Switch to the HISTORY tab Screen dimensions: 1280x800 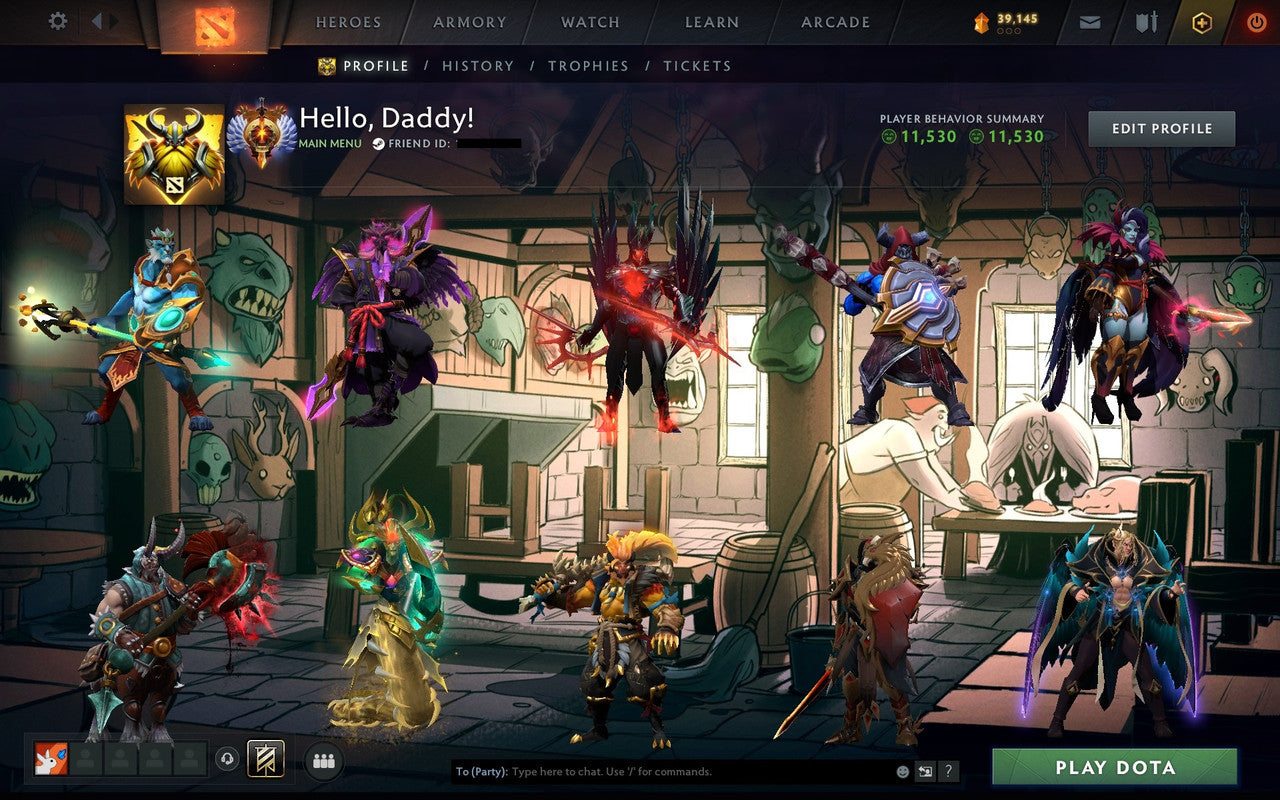coord(479,65)
